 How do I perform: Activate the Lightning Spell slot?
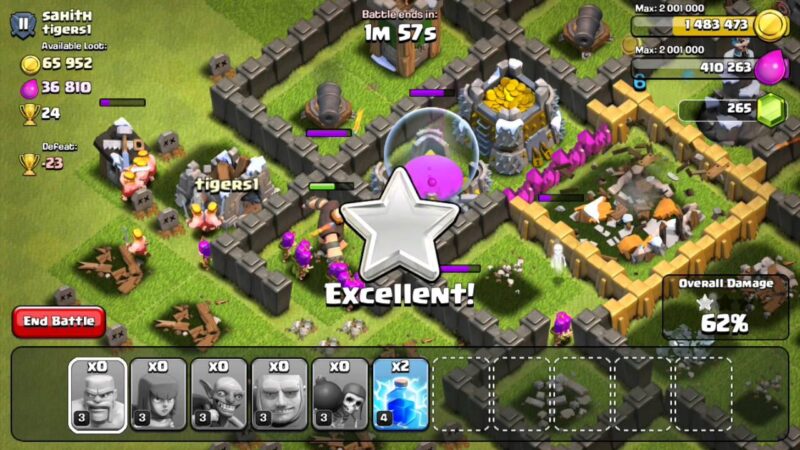[x=400, y=394]
